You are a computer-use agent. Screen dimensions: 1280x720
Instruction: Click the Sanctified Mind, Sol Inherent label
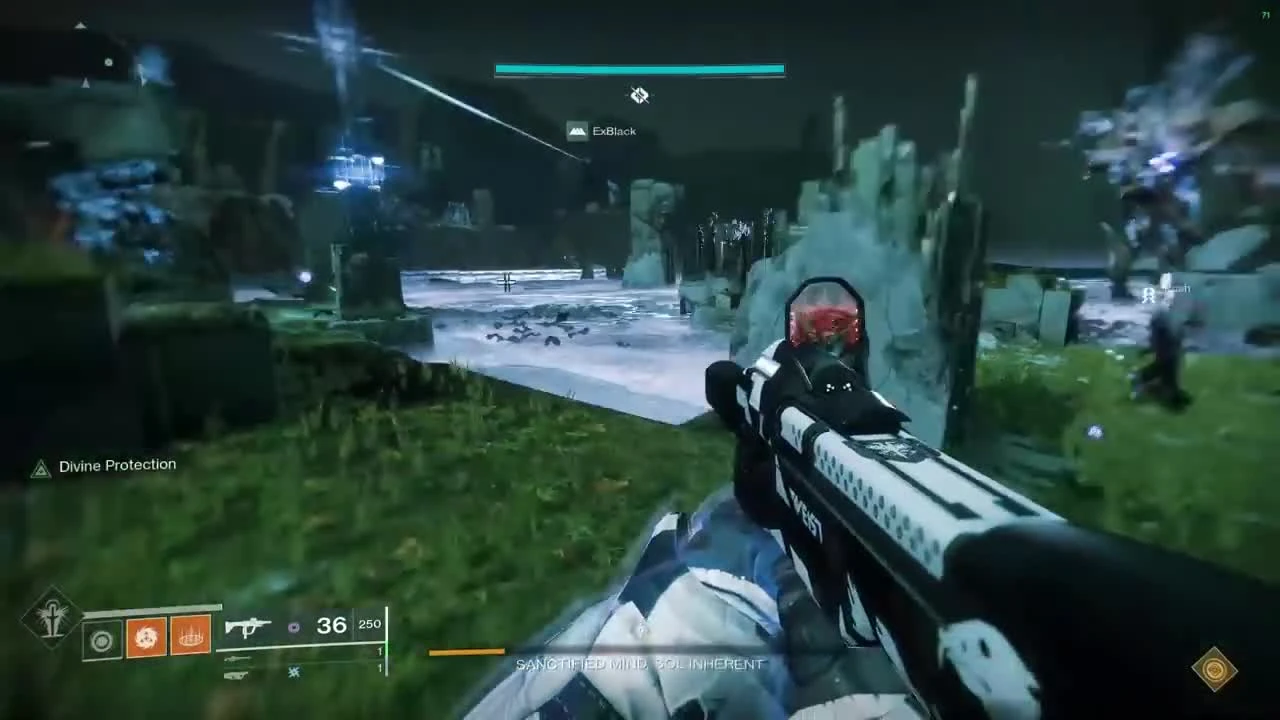click(640, 663)
